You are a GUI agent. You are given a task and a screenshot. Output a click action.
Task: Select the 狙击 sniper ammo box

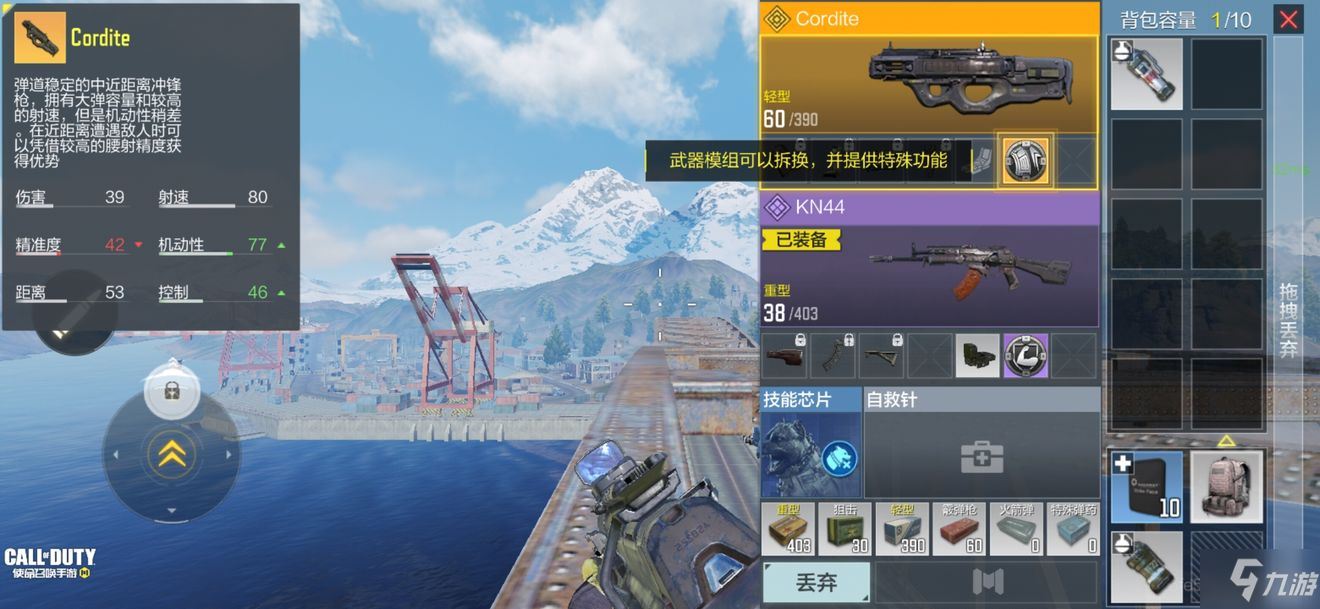click(845, 529)
